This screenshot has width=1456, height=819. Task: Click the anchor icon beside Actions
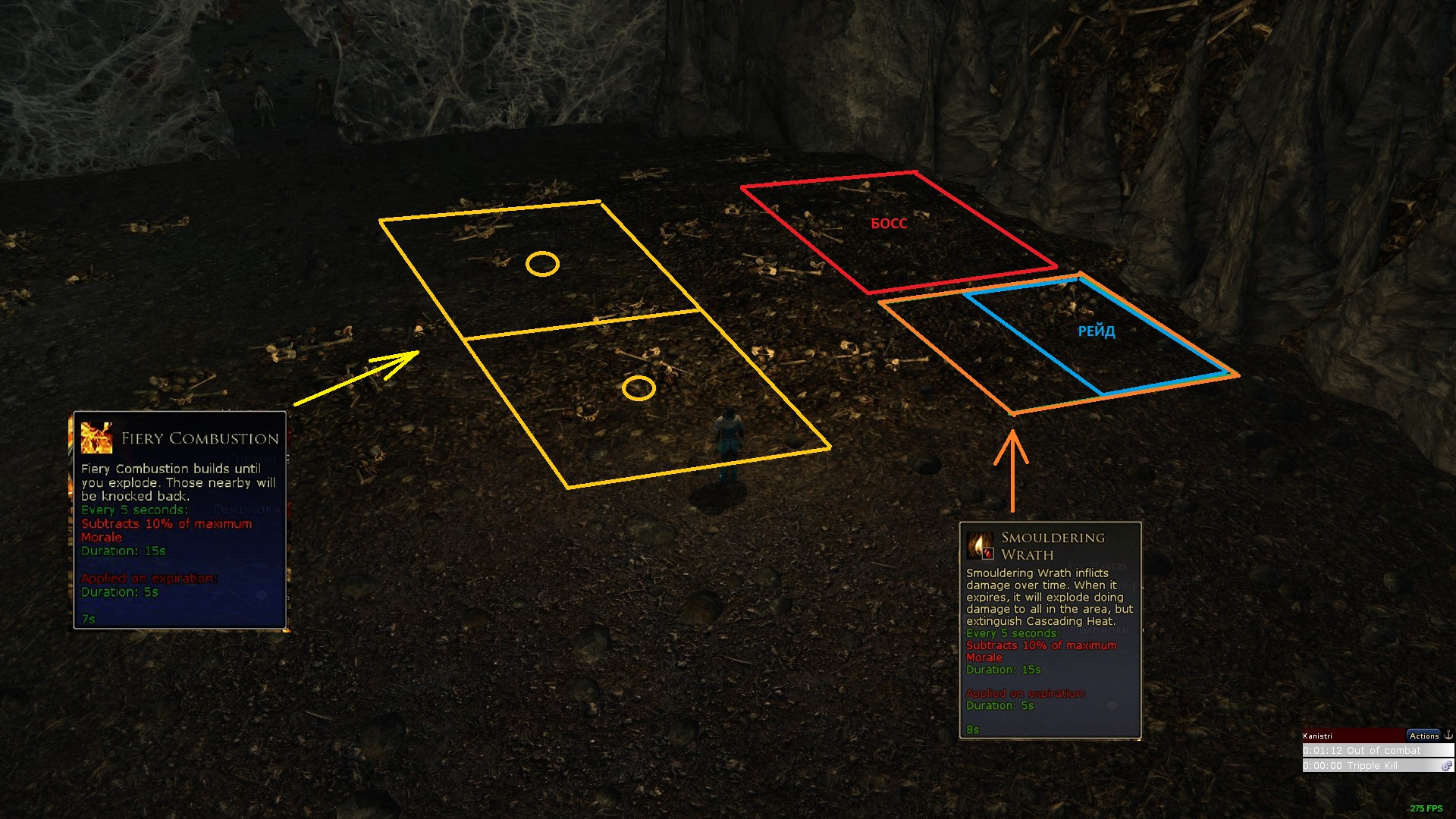point(1448,735)
